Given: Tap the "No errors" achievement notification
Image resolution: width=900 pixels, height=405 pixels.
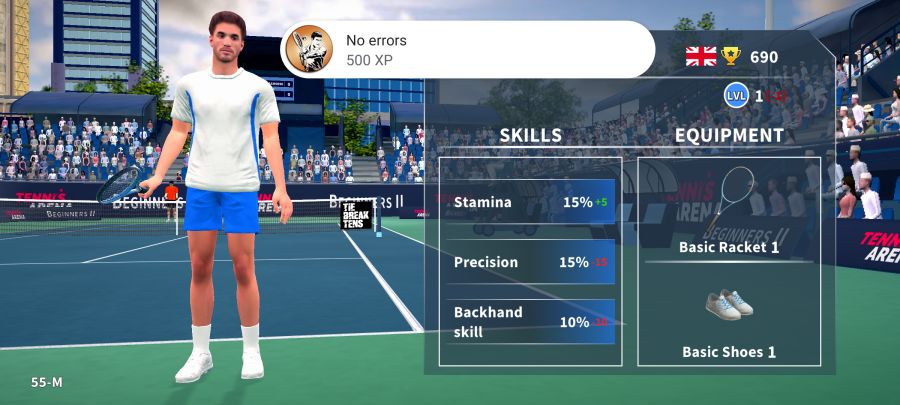Looking at the screenshot, I should coord(466,49).
